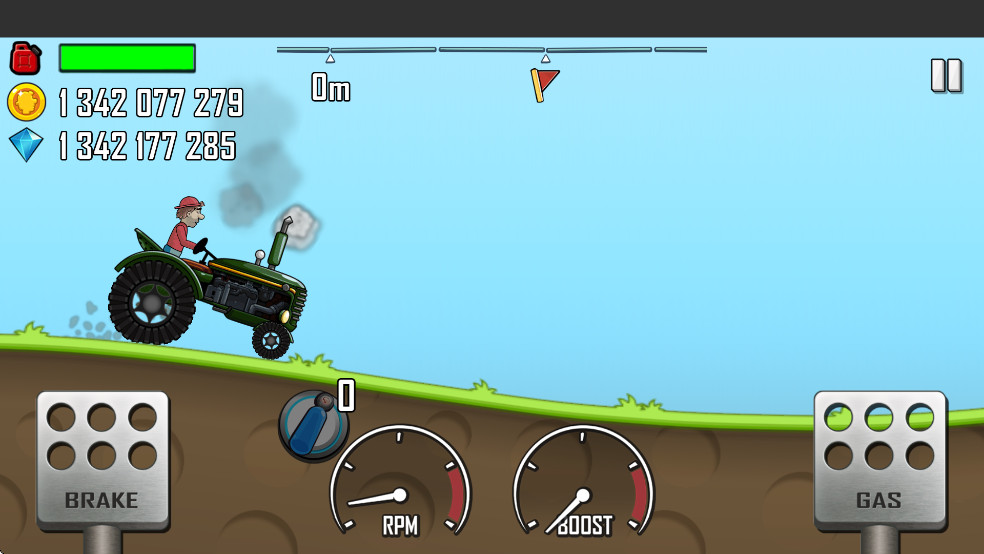Tap the BRAKE pedal
984x554 pixels.
click(102, 459)
